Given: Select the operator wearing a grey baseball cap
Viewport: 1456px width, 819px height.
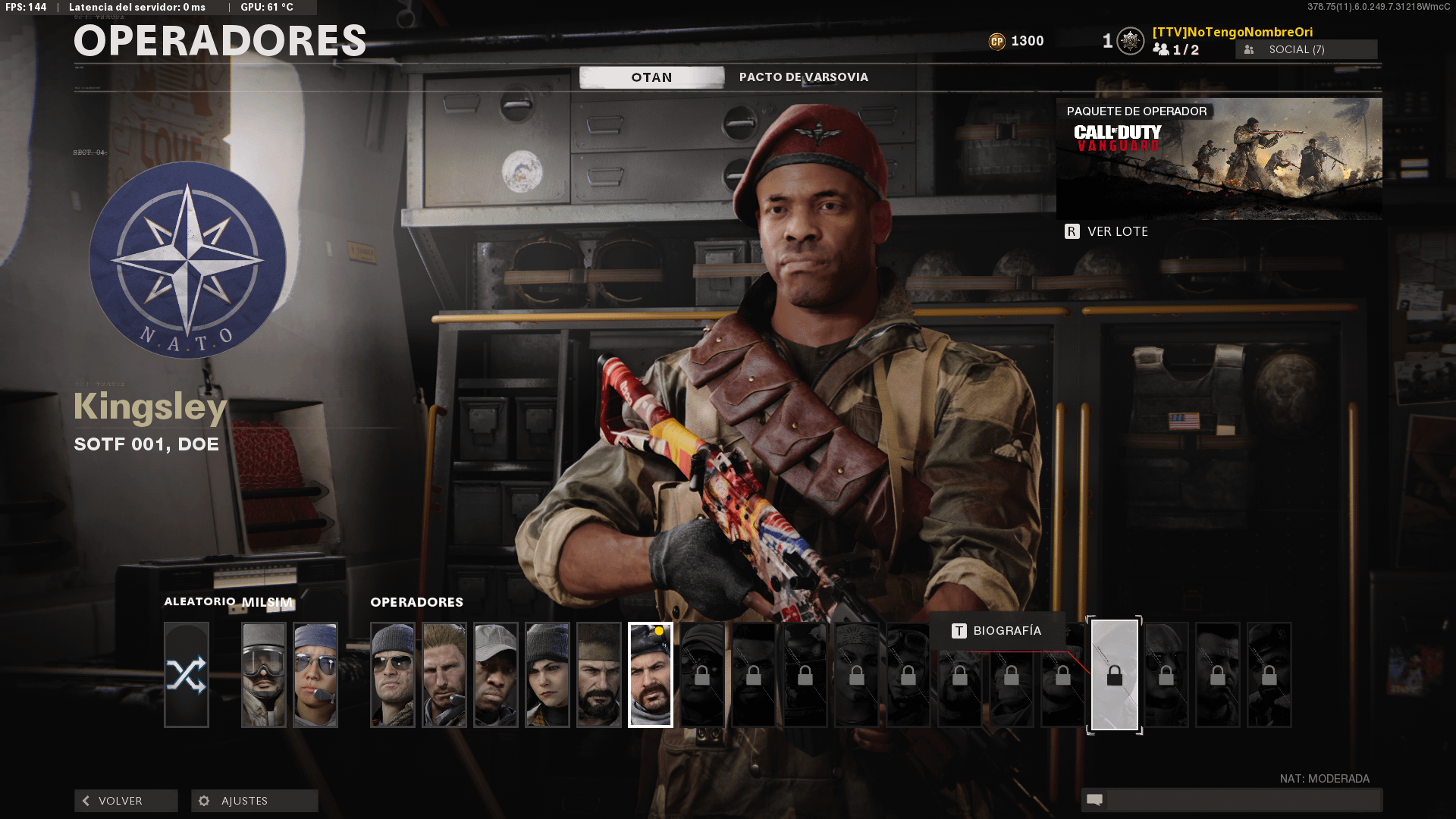Looking at the screenshot, I should pyautogui.click(x=496, y=675).
